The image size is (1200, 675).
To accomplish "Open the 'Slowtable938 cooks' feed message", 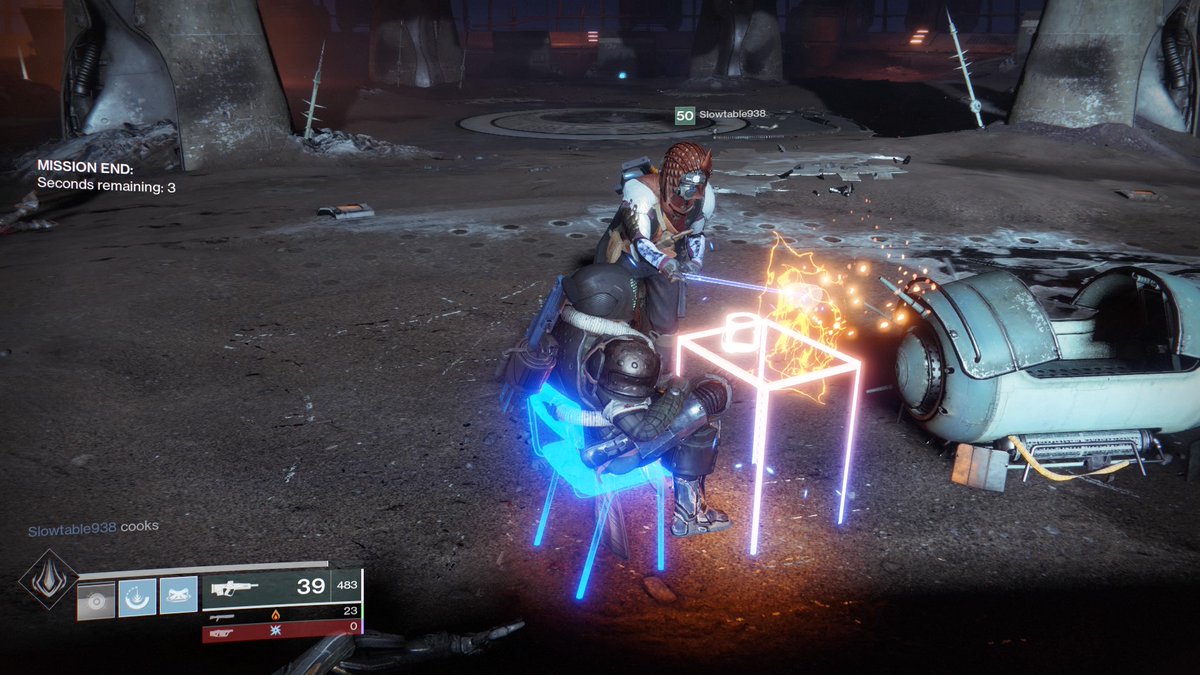I will pyautogui.click(x=93, y=526).
